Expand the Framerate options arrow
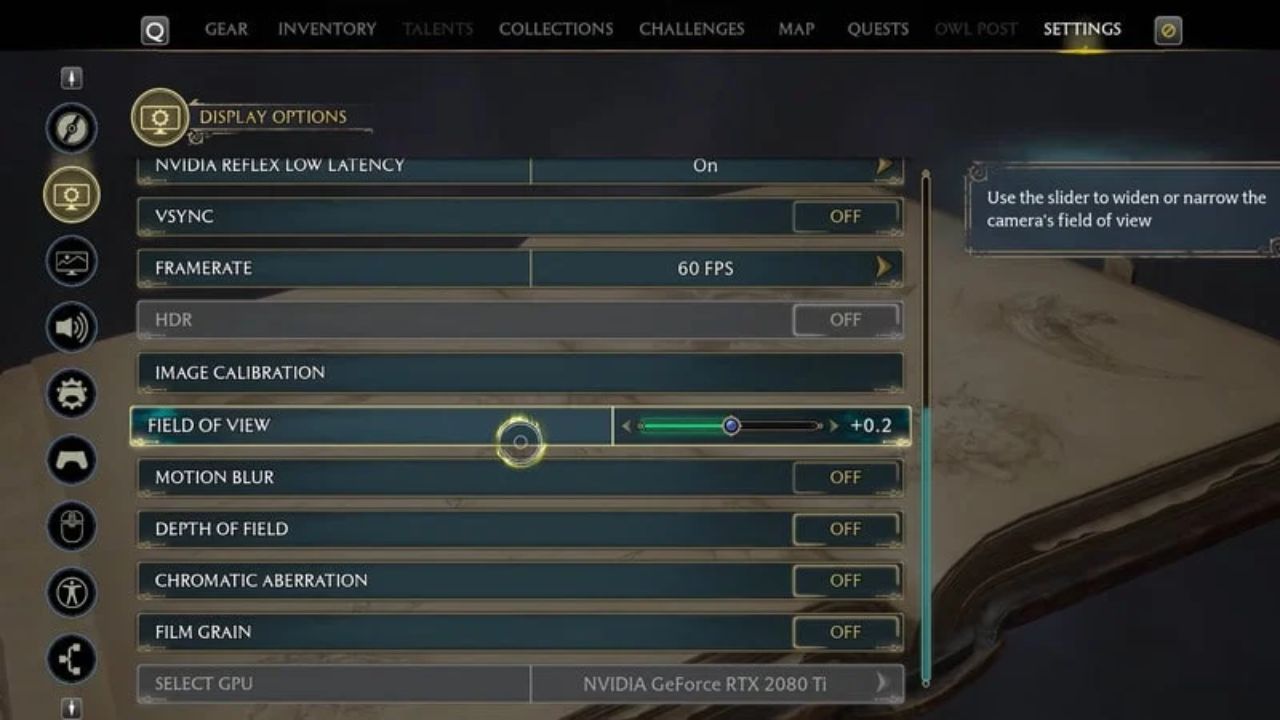Viewport: 1280px width, 720px height. coord(881,268)
